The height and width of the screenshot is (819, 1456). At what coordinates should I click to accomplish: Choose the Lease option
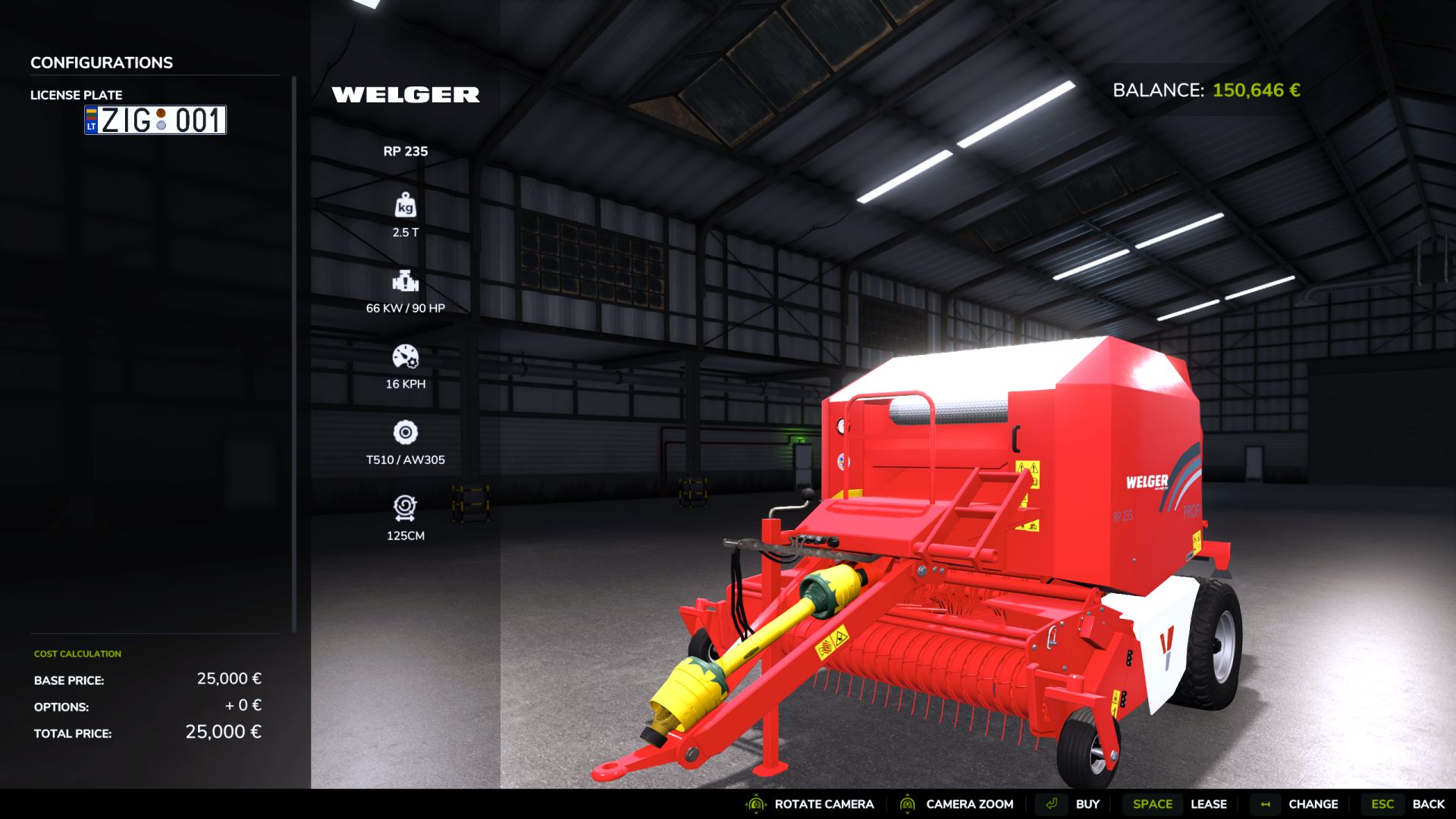click(x=1207, y=804)
